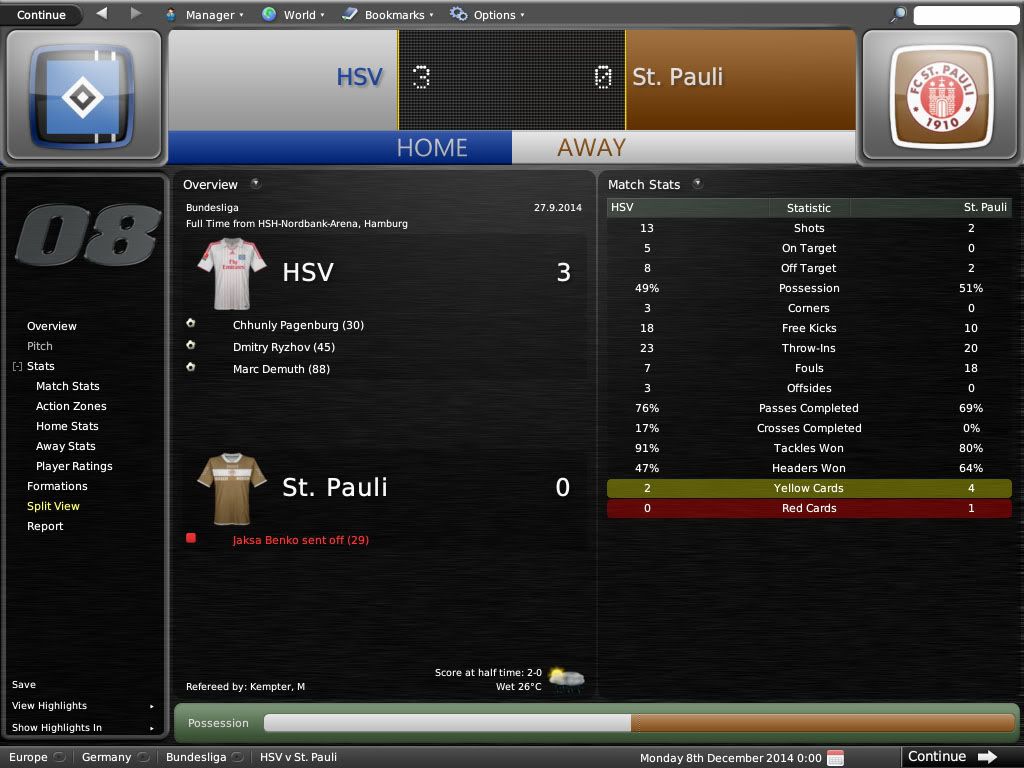This screenshot has height=768, width=1024.
Task: View the Away Stats page
Action: pyautogui.click(x=66, y=446)
